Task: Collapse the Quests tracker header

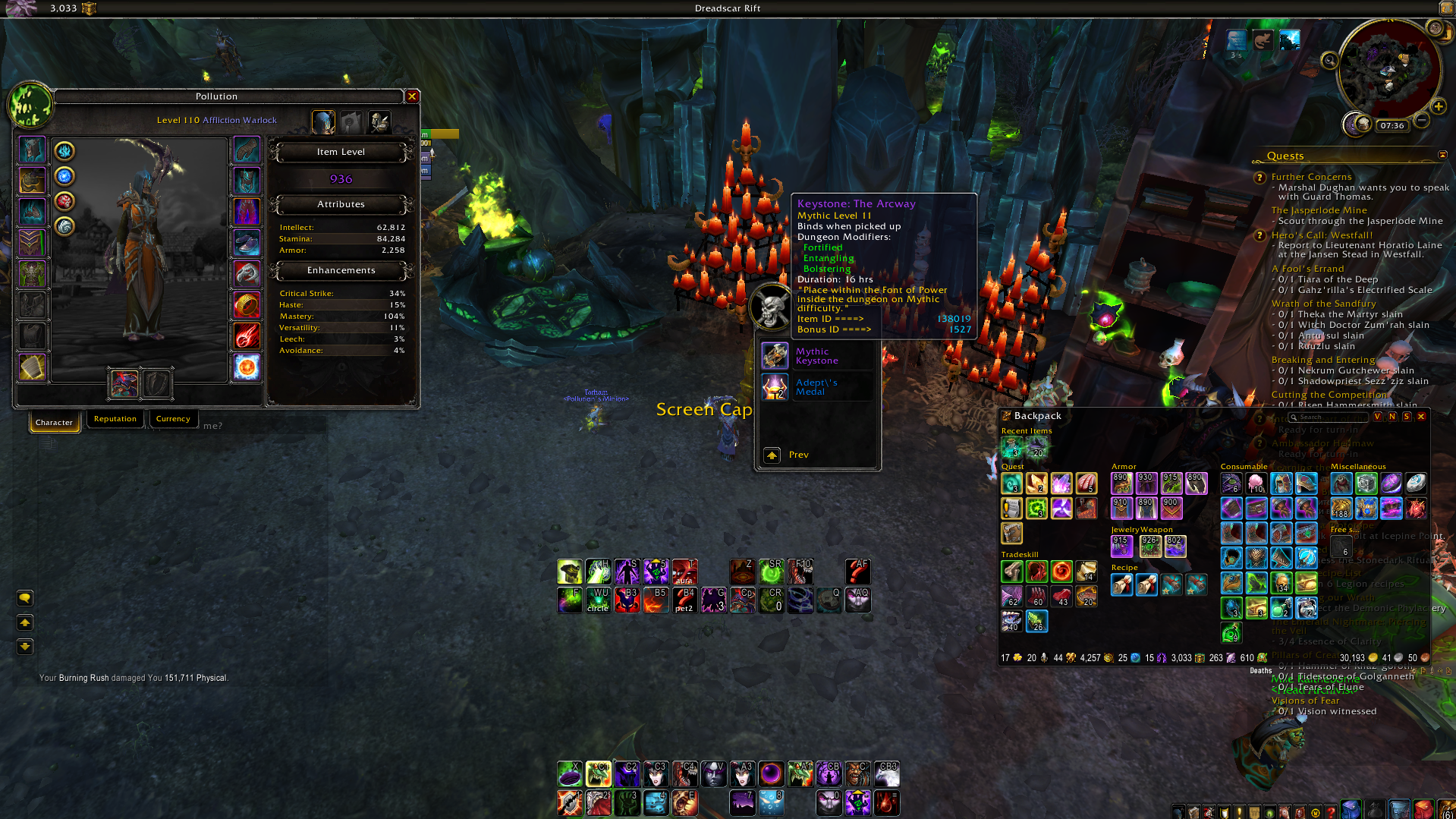Action: pyautogui.click(x=1442, y=156)
